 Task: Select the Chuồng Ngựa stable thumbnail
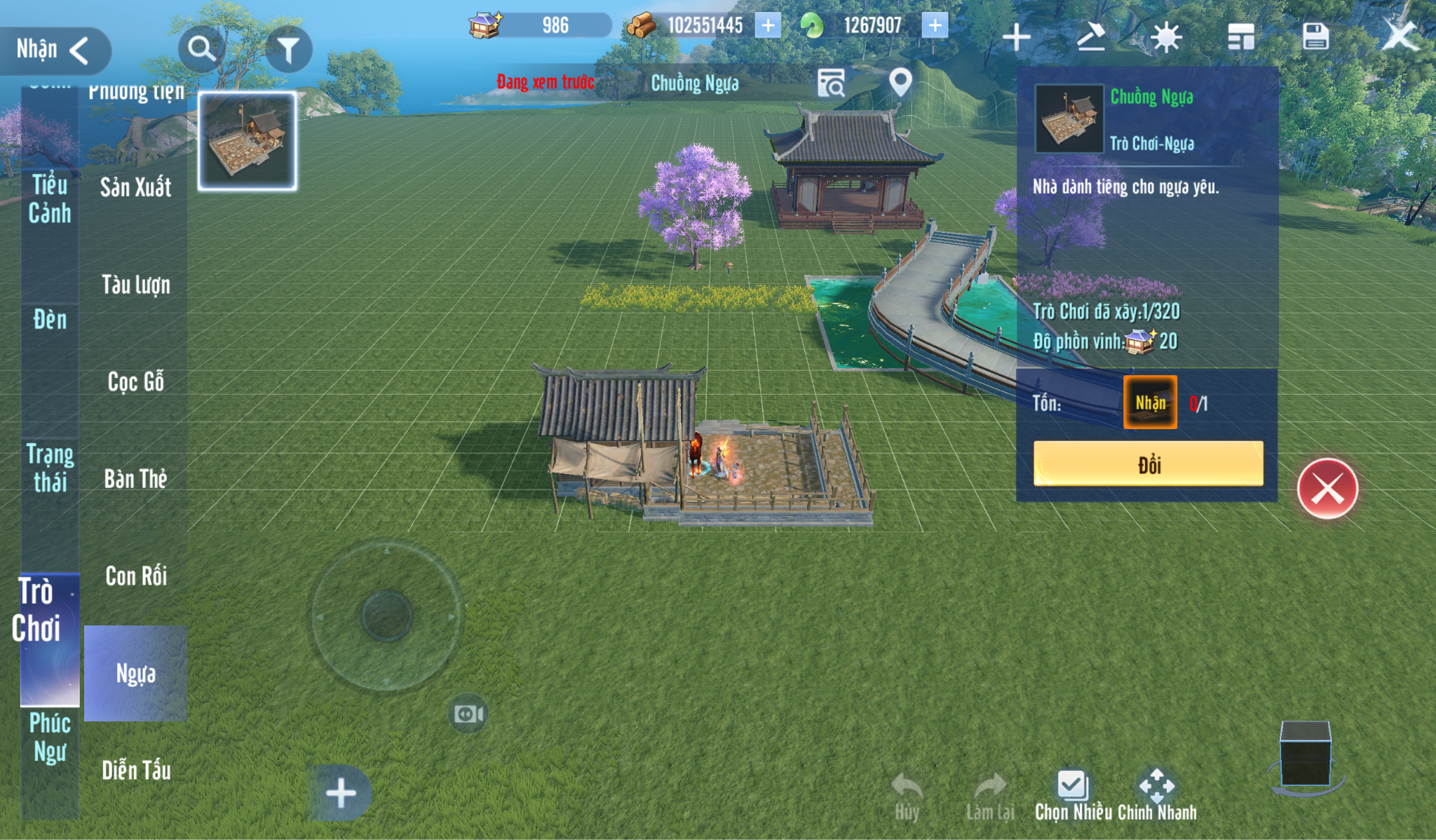pyautogui.click(x=248, y=141)
